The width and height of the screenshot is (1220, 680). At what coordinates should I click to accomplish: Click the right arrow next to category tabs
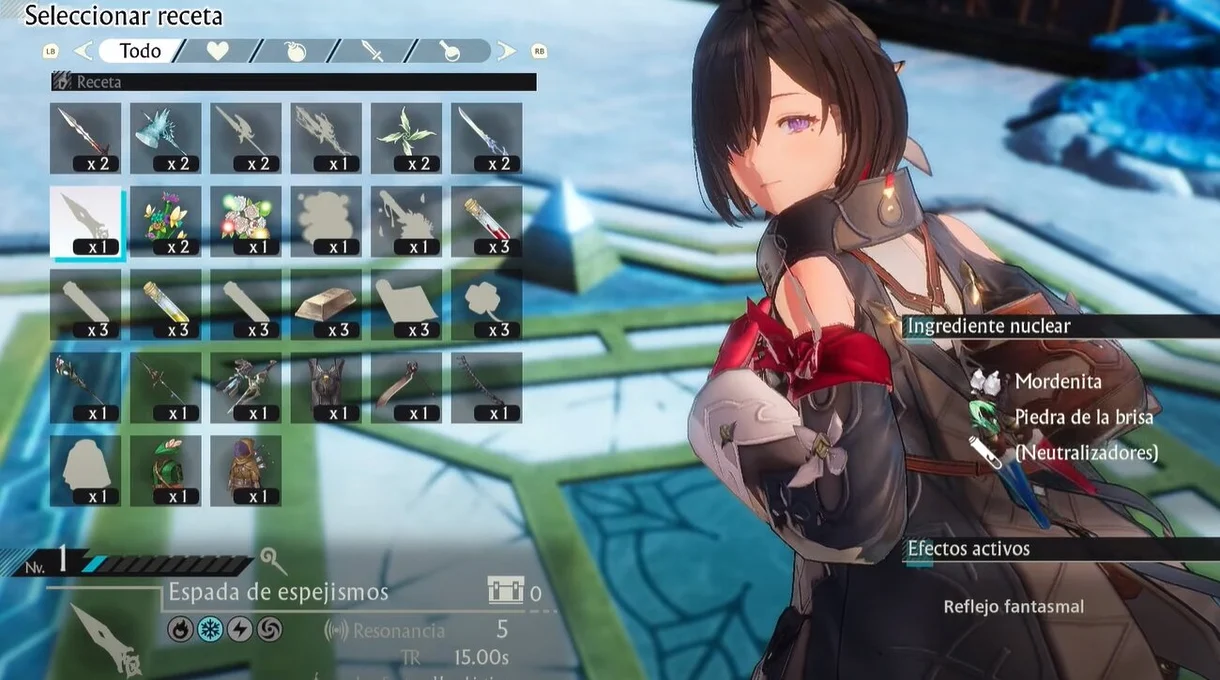coord(507,51)
